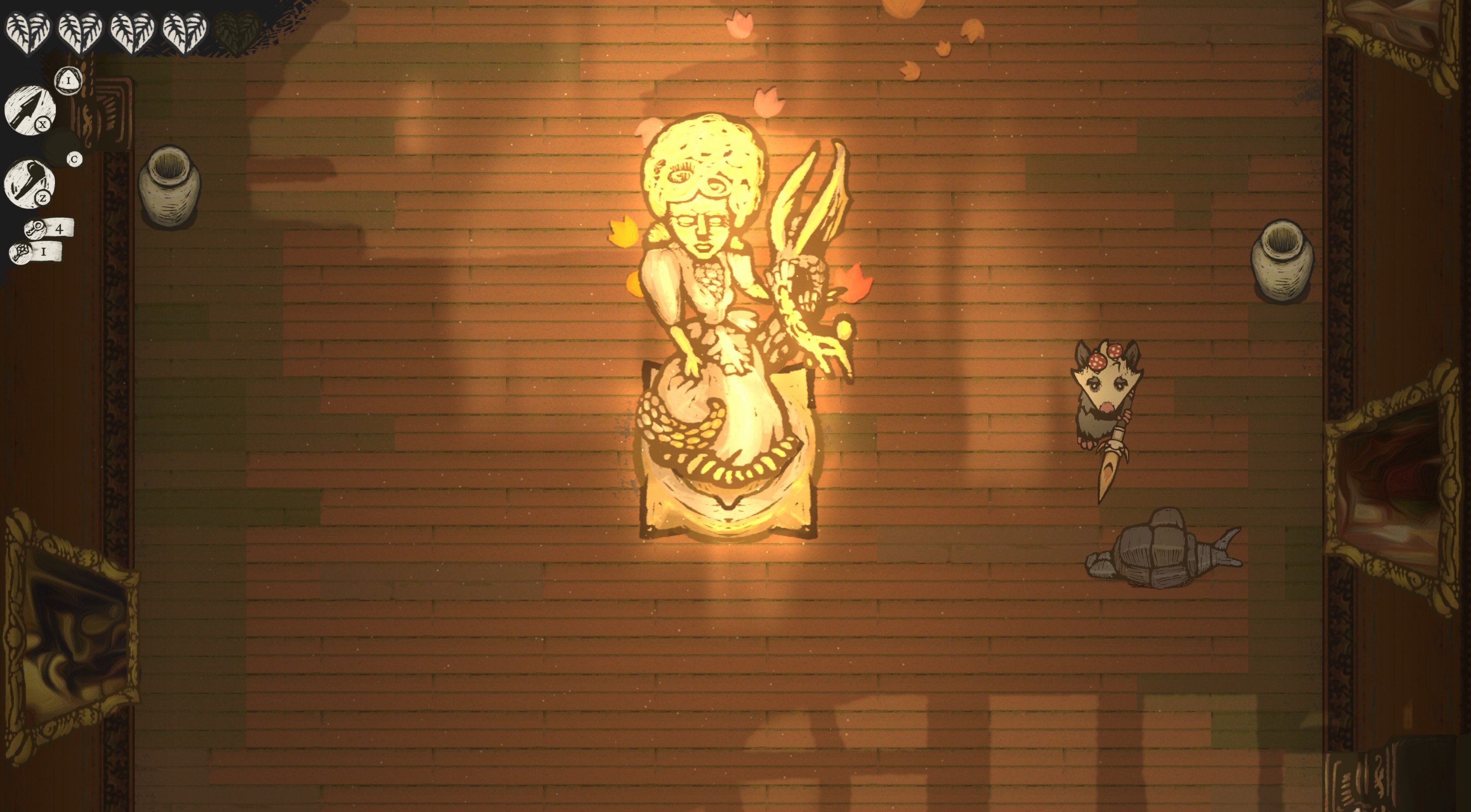Click the C key label in the HUD

point(75,160)
